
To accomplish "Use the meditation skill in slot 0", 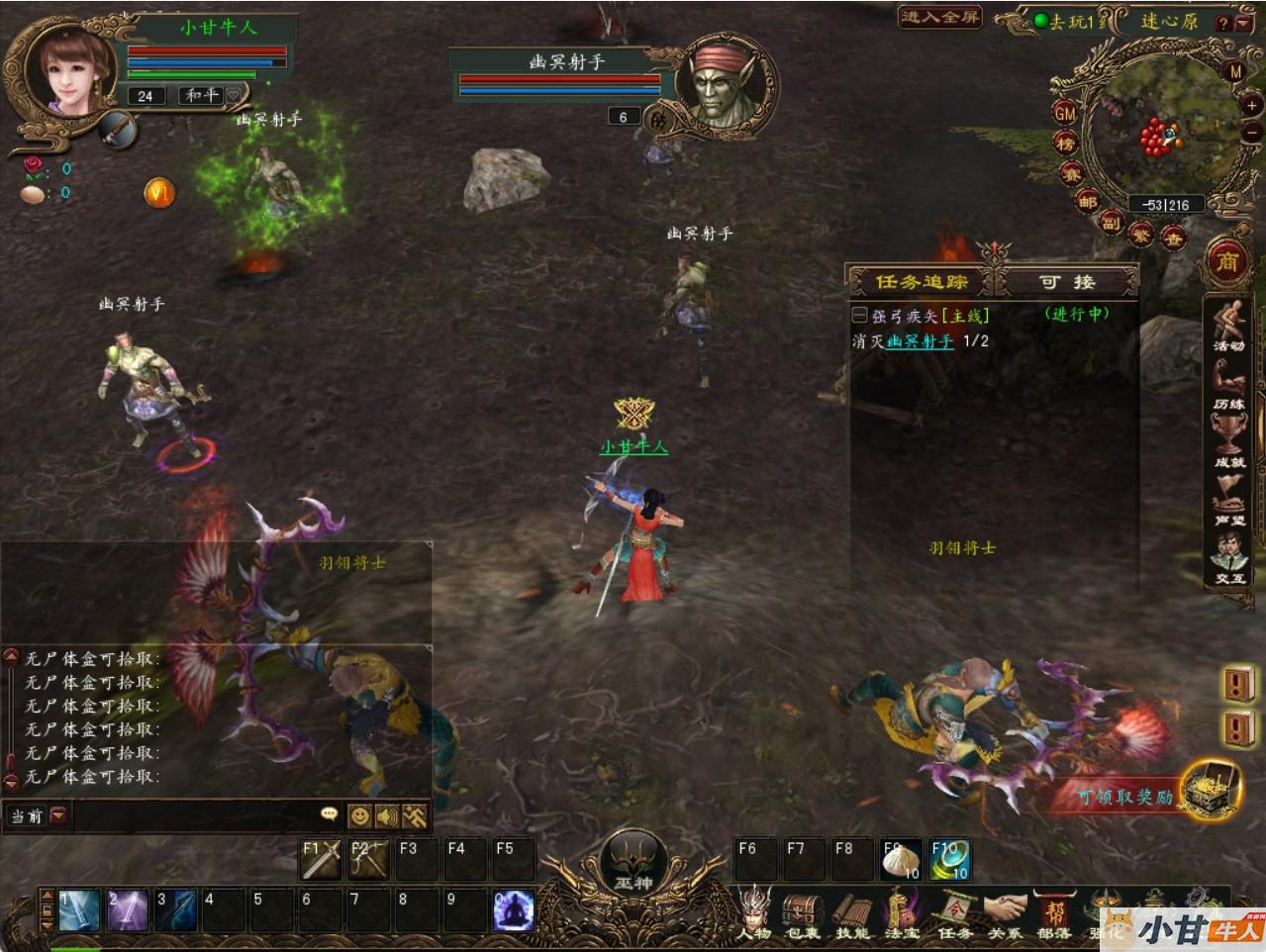I will 513,910.
